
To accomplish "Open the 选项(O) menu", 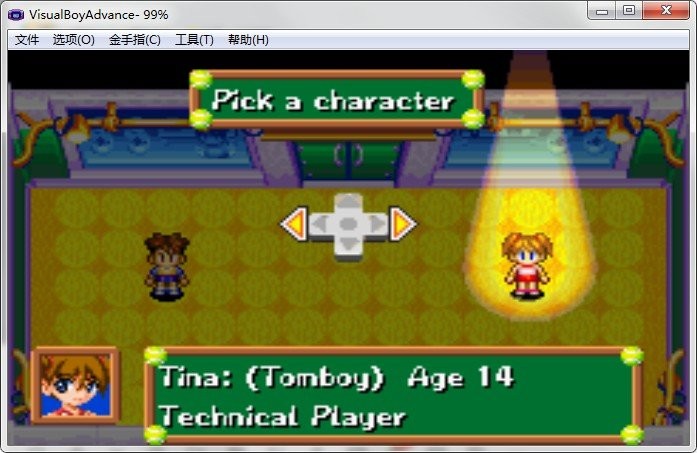I will (73, 40).
